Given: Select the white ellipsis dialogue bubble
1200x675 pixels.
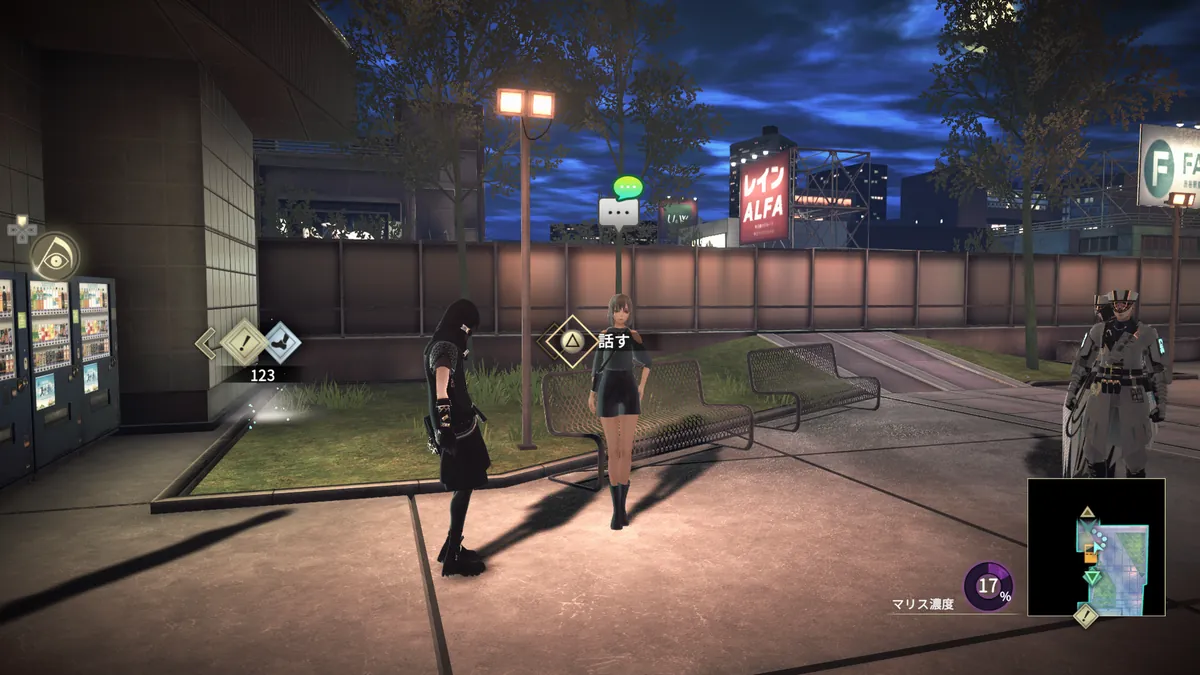Looking at the screenshot, I should tap(618, 212).
